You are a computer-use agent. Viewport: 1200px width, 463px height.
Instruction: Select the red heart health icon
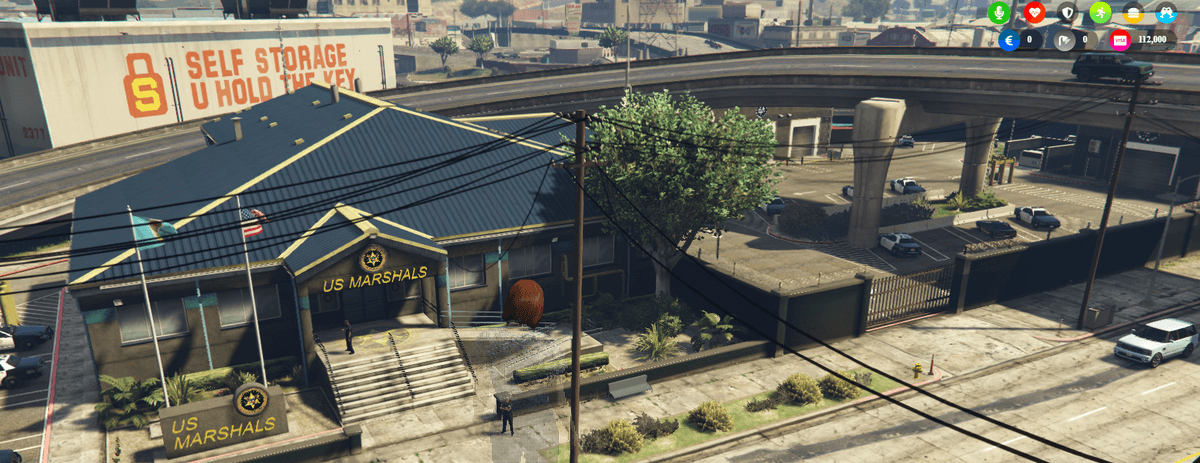click(1034, 13)
